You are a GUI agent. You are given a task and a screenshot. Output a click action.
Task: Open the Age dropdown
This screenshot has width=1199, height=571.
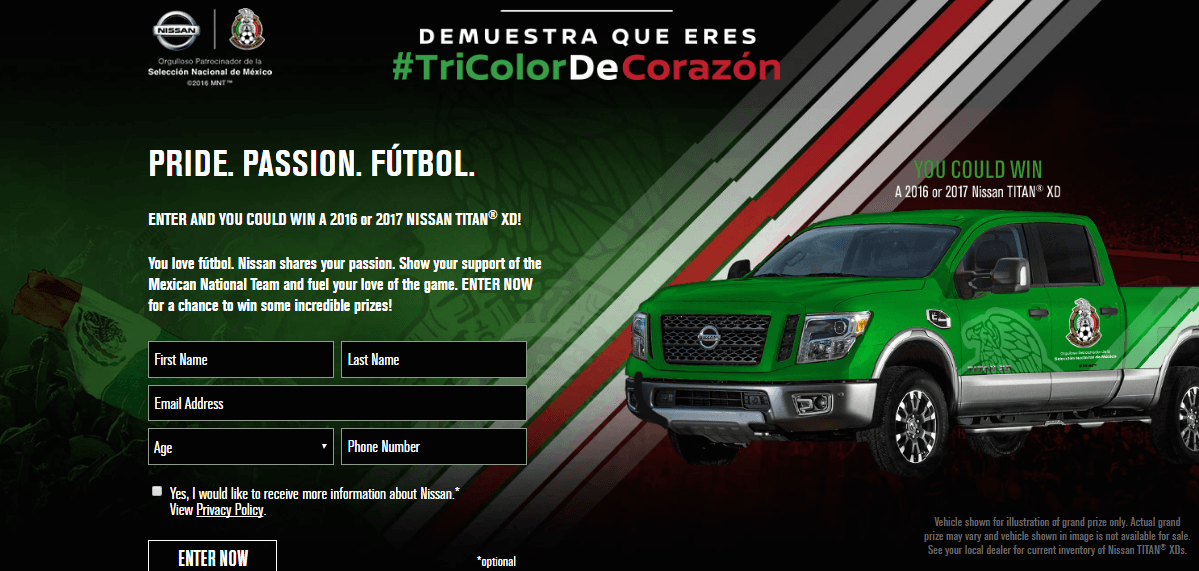240,447
